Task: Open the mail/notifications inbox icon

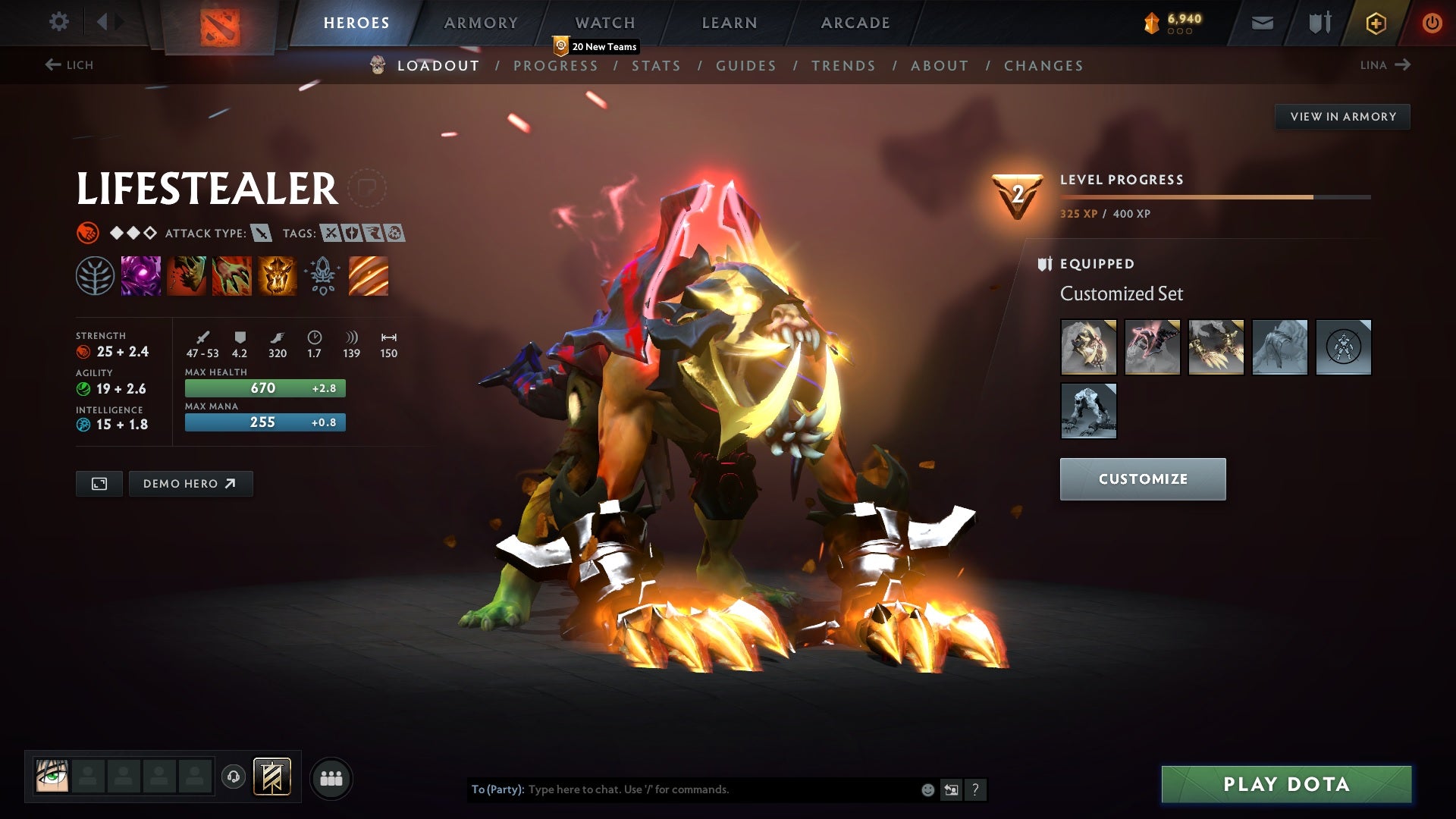Action: (1261, 22)
